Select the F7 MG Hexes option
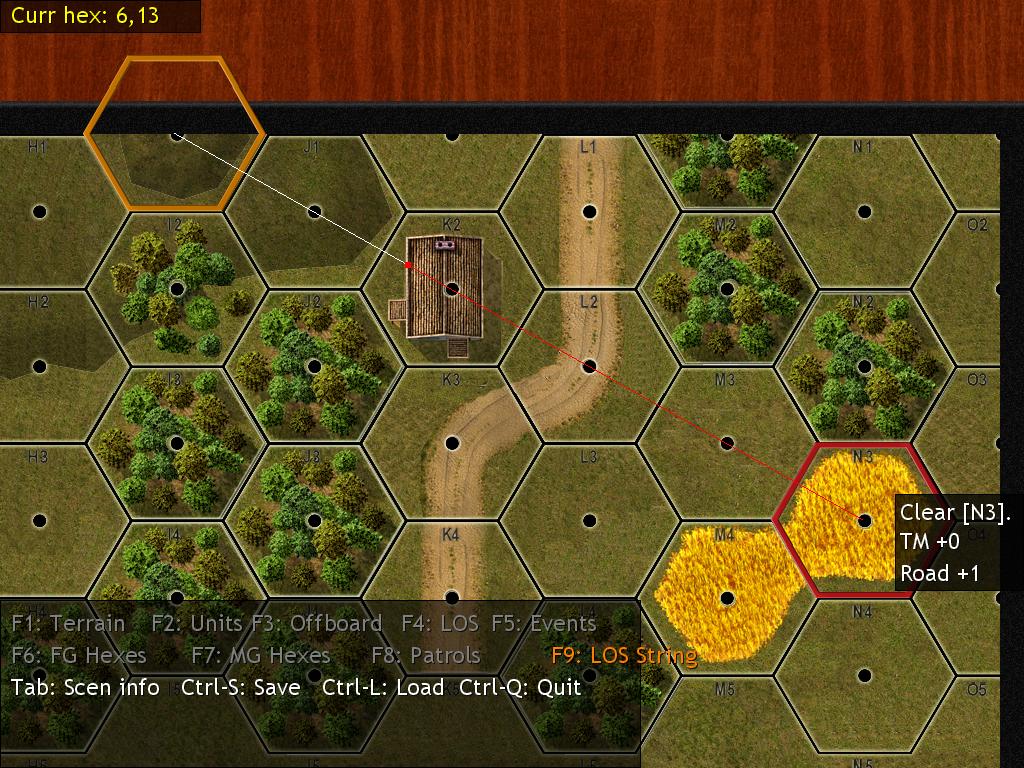1024x768 pixels. (x=260, y=656)
